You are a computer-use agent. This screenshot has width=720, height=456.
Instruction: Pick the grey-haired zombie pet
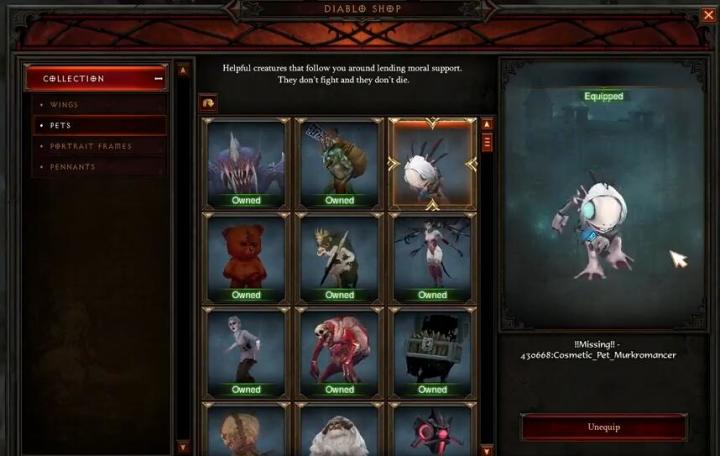click(246, 351)
